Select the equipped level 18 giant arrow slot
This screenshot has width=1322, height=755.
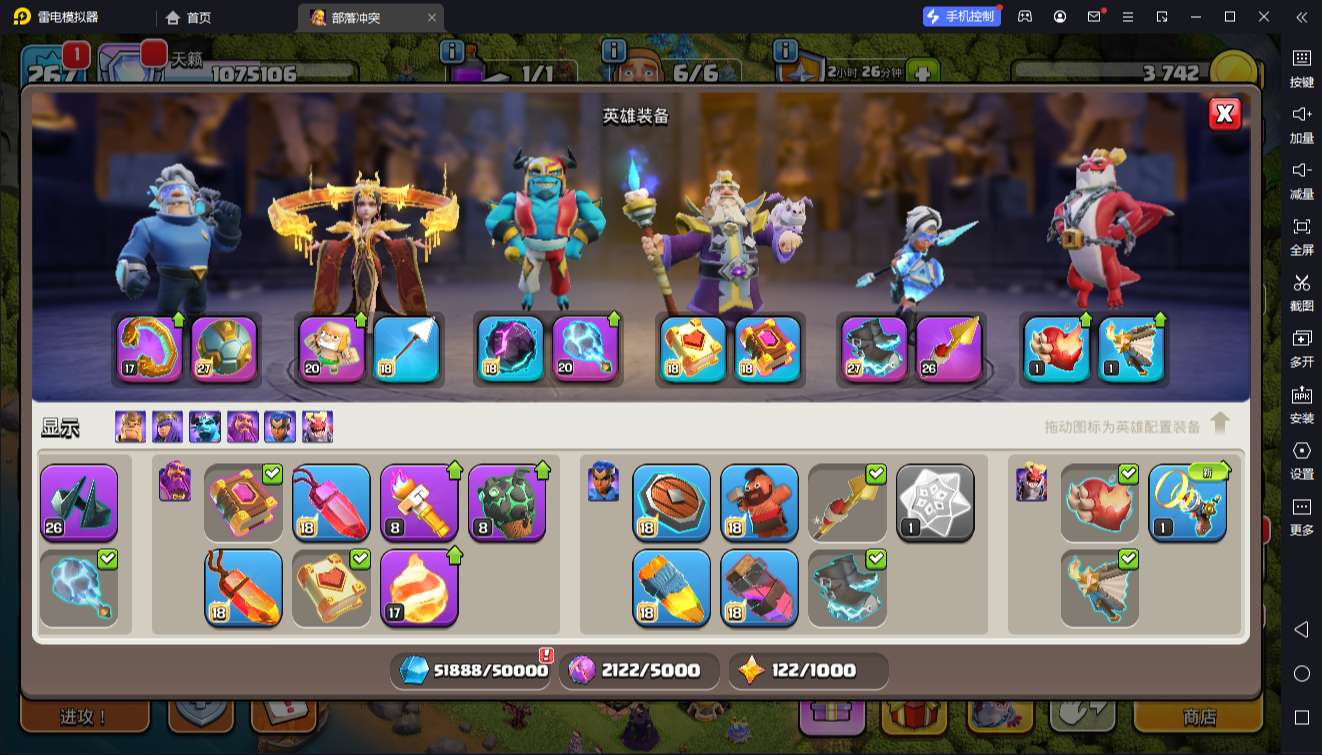[407, 349]
